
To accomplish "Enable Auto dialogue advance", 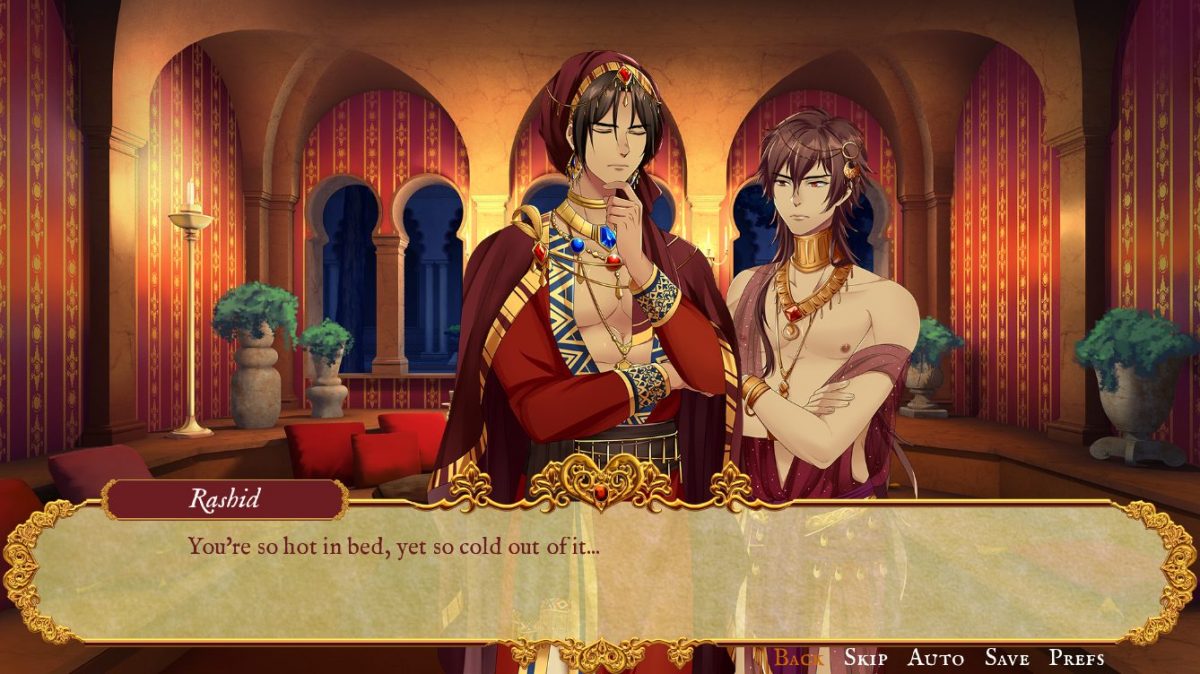I will (x=935, y=657).
